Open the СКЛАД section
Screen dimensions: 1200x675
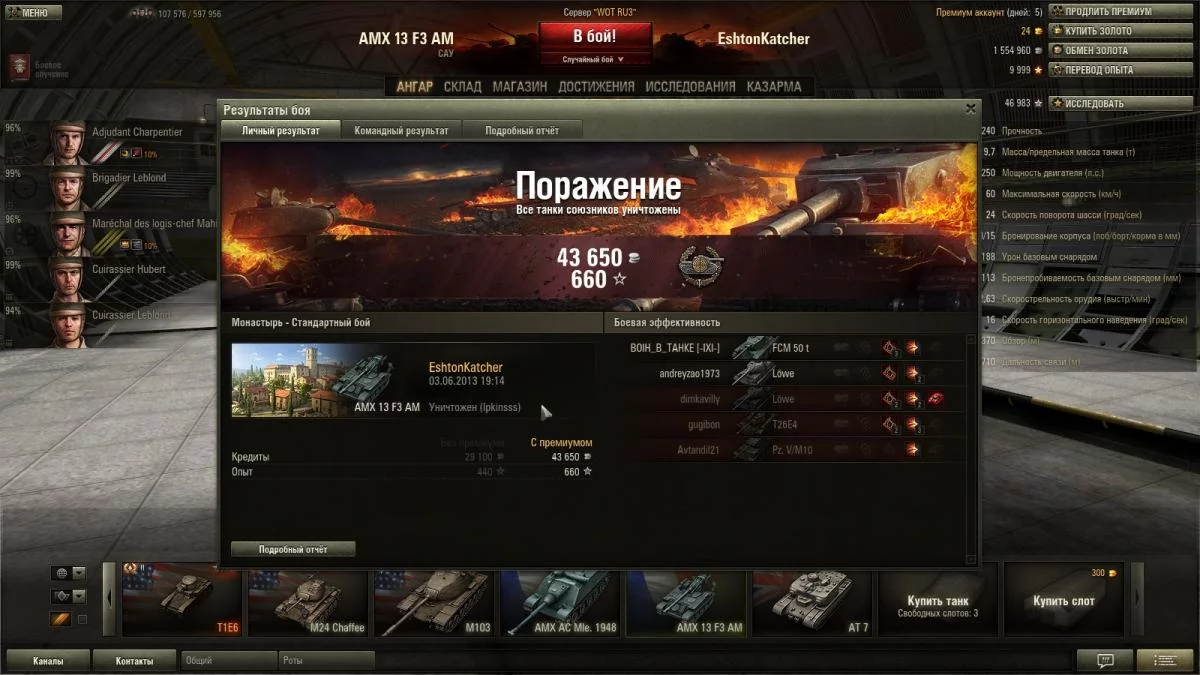(462, 87)
